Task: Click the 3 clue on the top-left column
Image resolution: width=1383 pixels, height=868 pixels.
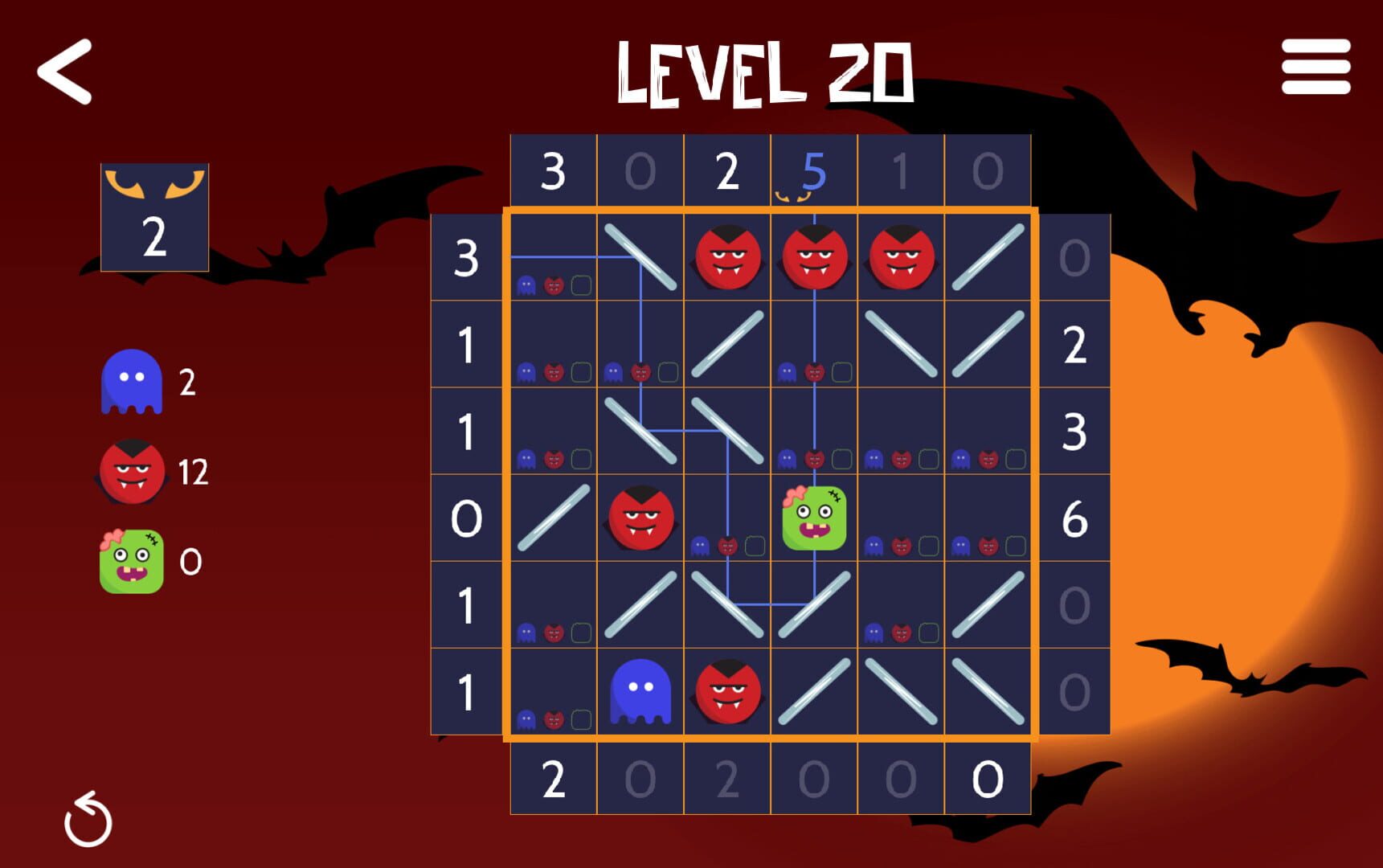Action: coord(553,170)
